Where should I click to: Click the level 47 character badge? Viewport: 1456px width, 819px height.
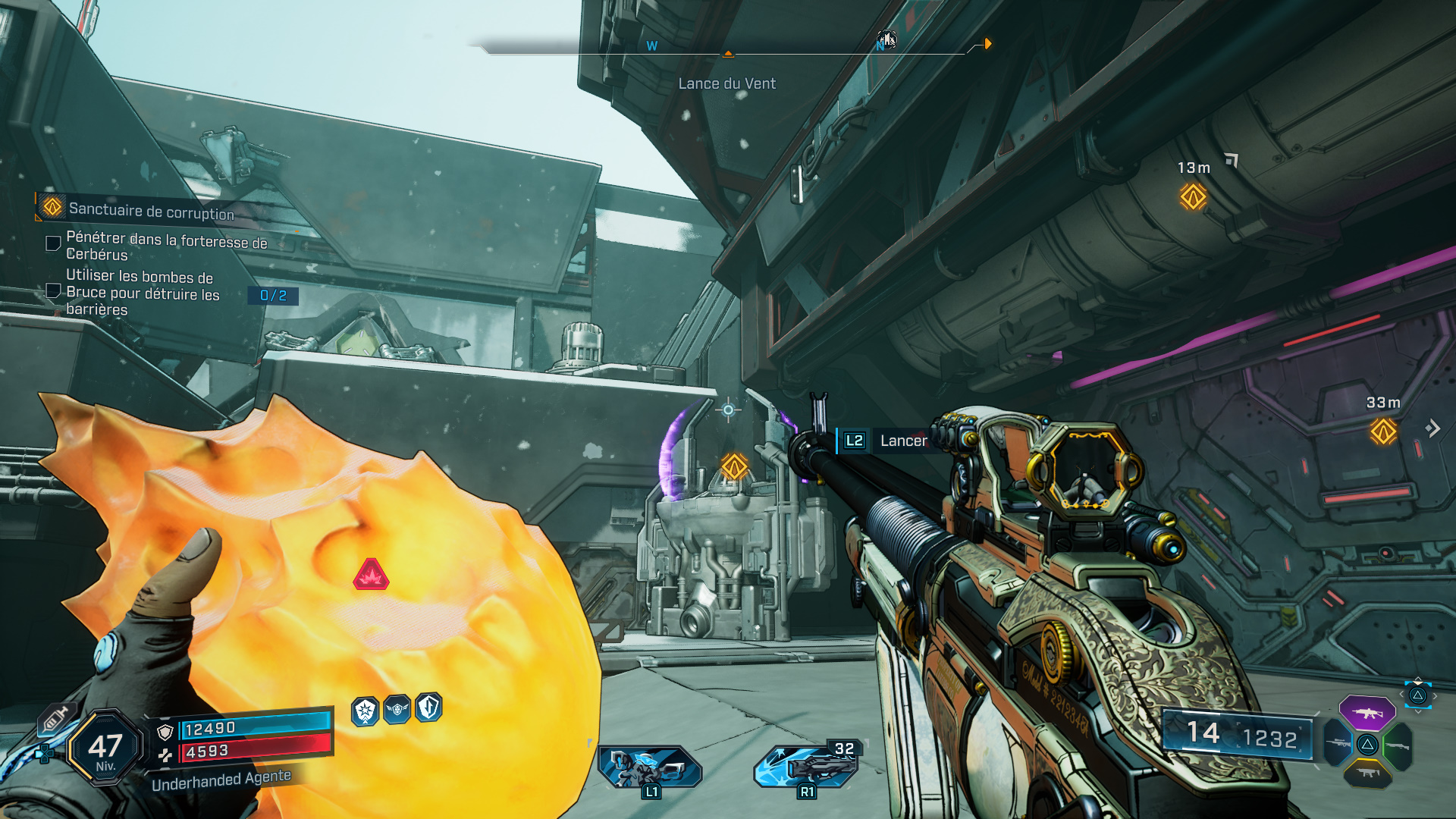(x=105, y=748)
